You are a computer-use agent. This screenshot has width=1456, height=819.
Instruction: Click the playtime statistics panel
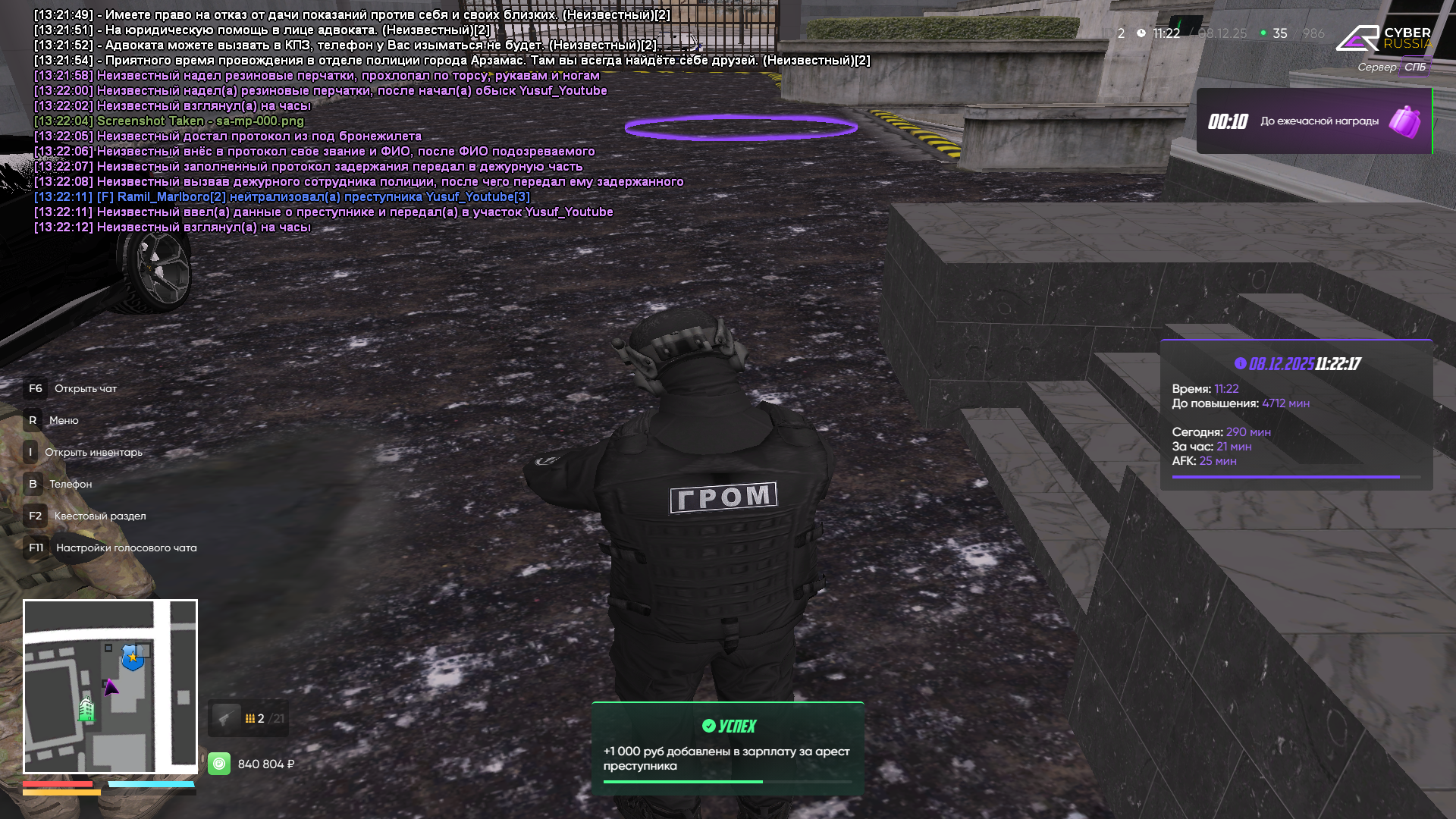click(x=1295, y=415)
